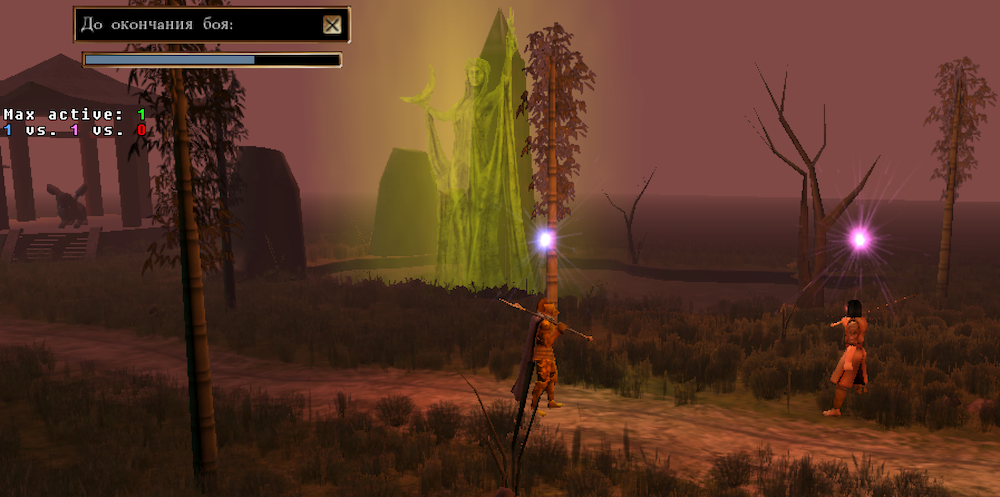Close the battle timer panel
Screen dimensions: 1000x497
pyautogui.click(x=332, y=25)
